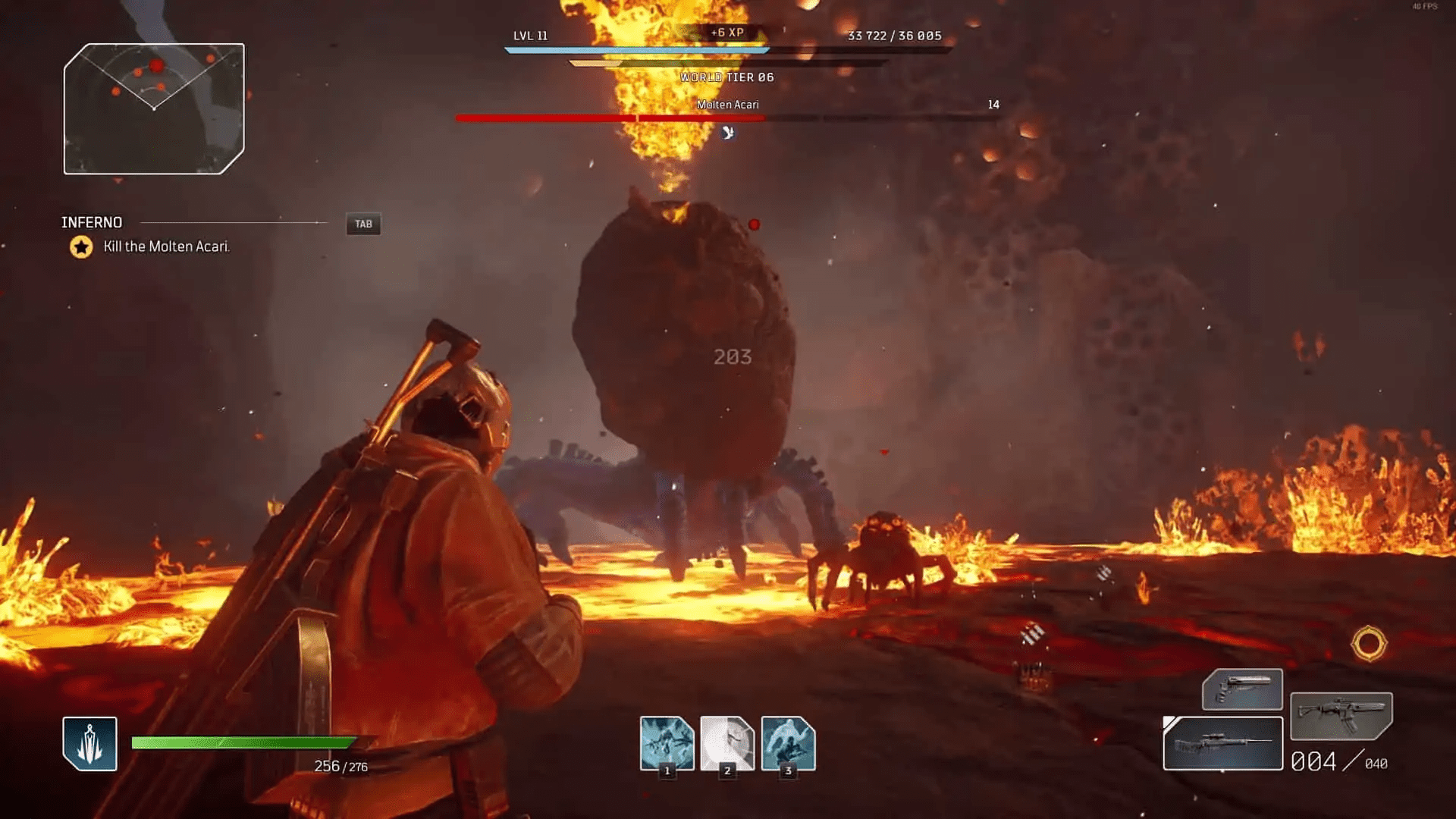Image resolution: width=1456 pixels, height=819 pixels.
Task: Click the class emblem above the health bar
Action: (89, 744)
